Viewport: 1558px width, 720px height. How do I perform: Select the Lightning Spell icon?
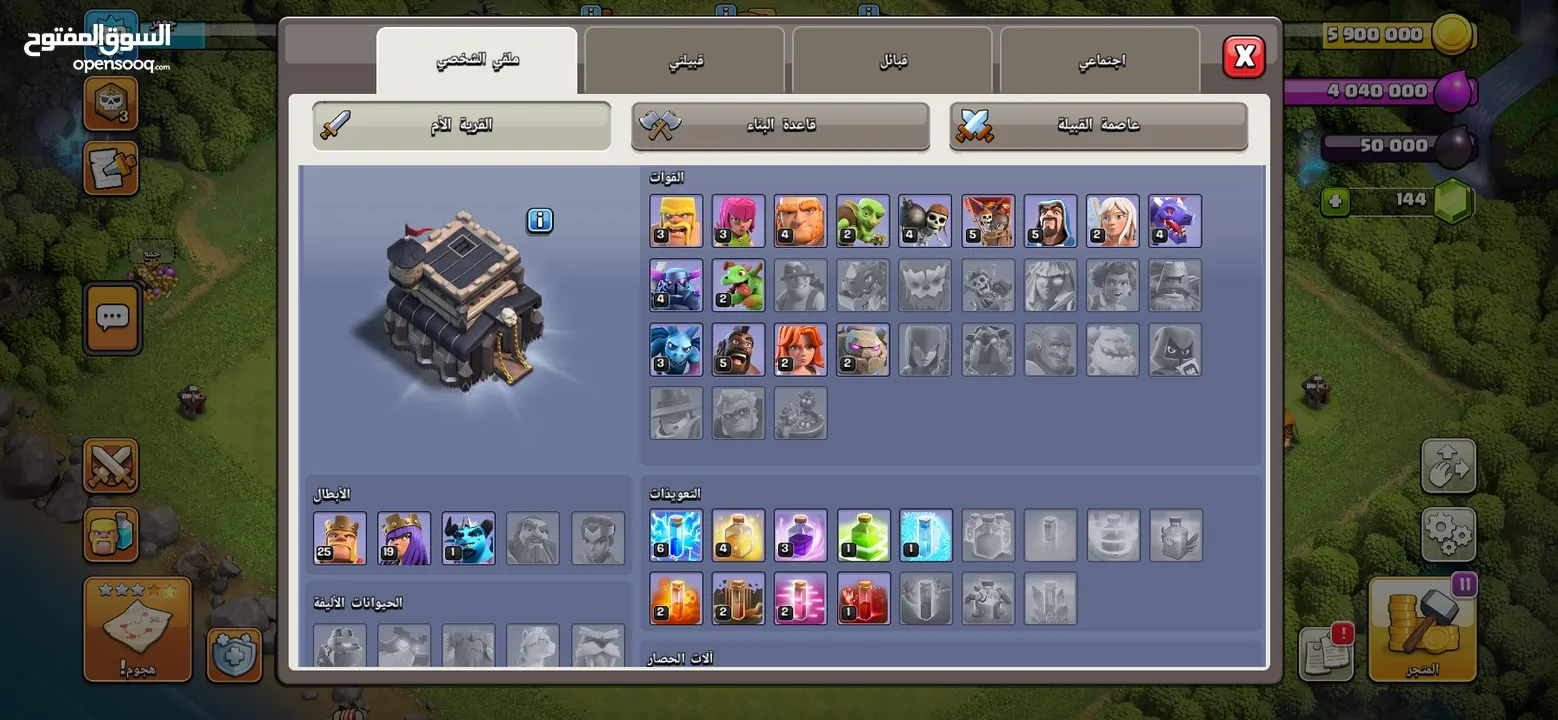click(676, 535)
